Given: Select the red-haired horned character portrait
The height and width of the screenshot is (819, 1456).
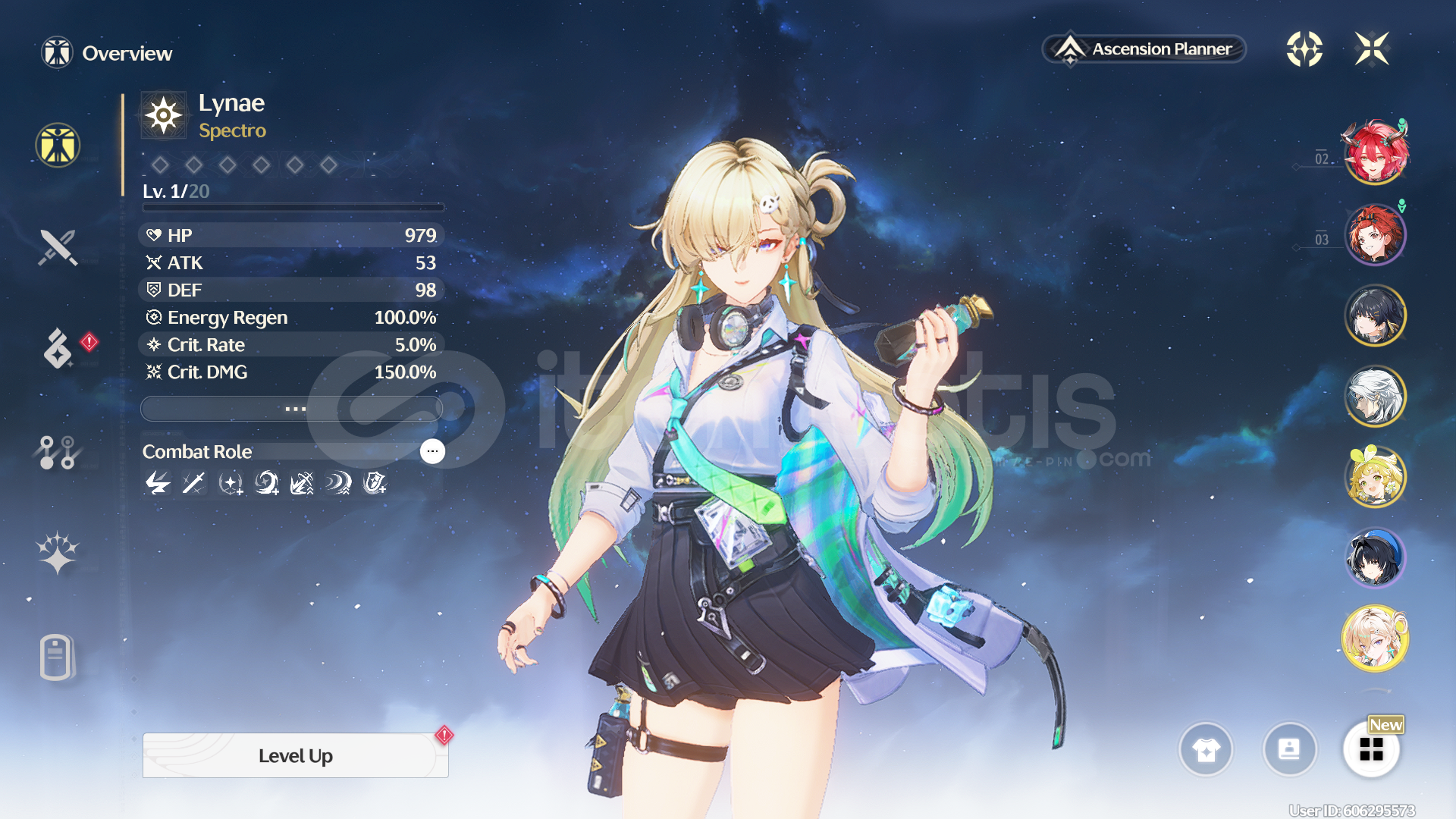Looking at the screenshot, I should [1375, 152].
